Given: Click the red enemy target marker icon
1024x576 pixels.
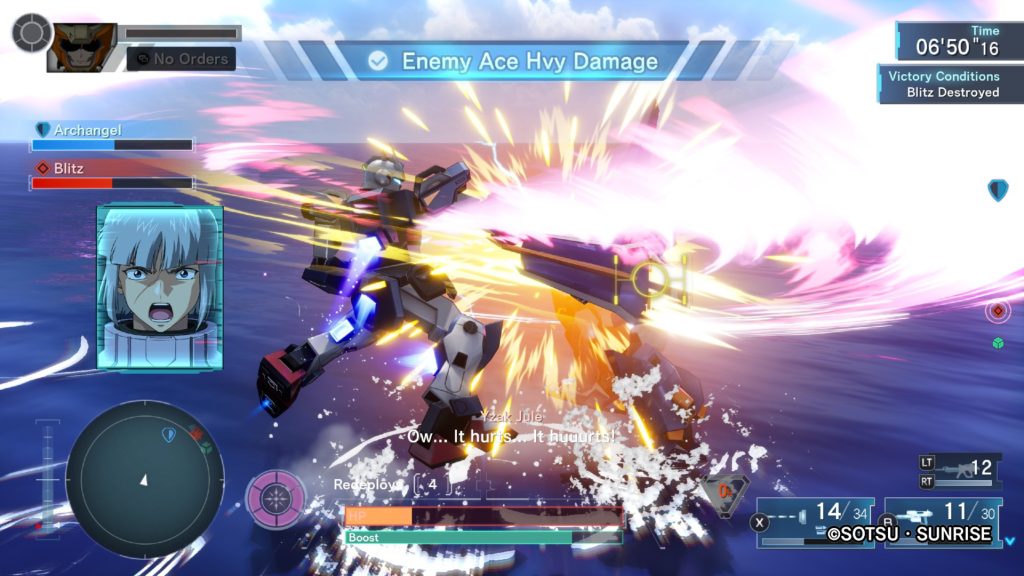Looking at the screenshot, I should [x=997, y=310].
